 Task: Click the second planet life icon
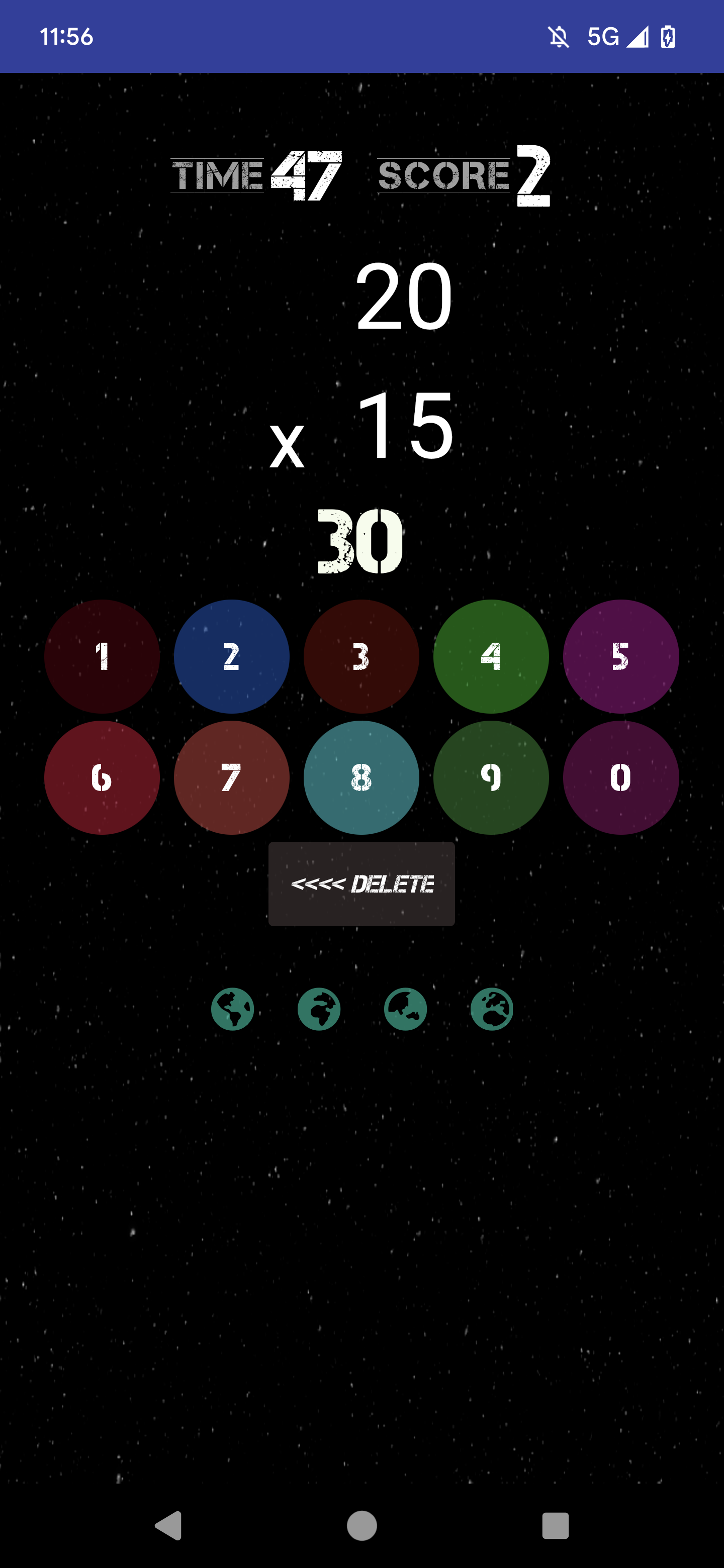(320, 1008)
